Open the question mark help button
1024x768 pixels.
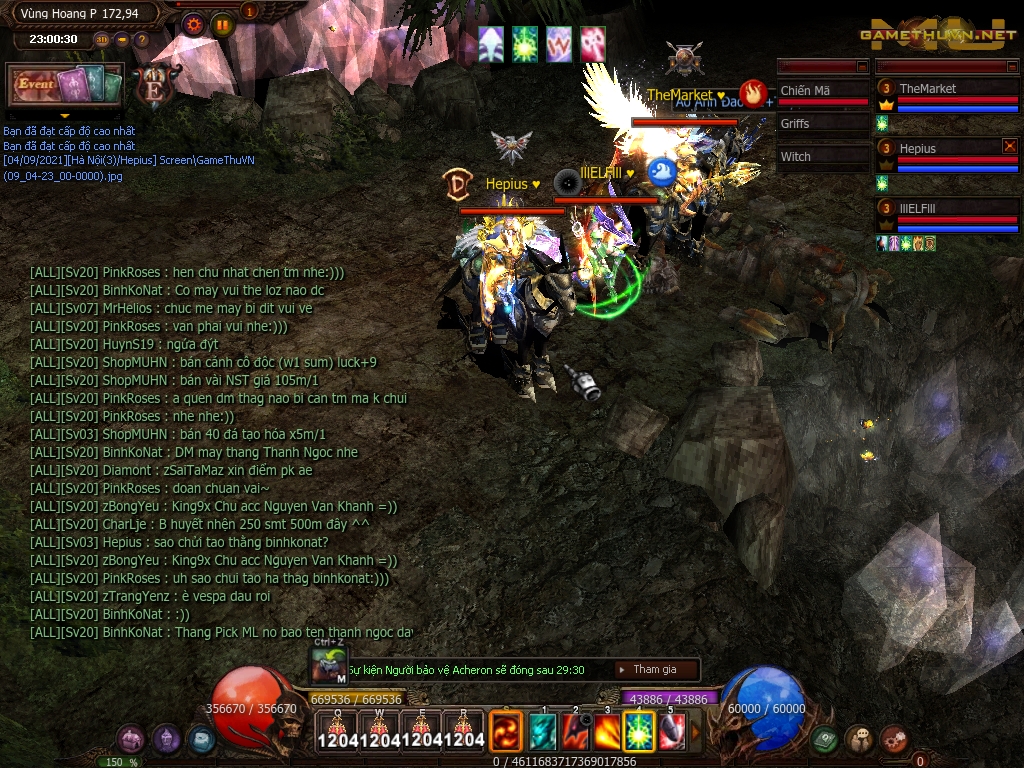coord(141,40)
